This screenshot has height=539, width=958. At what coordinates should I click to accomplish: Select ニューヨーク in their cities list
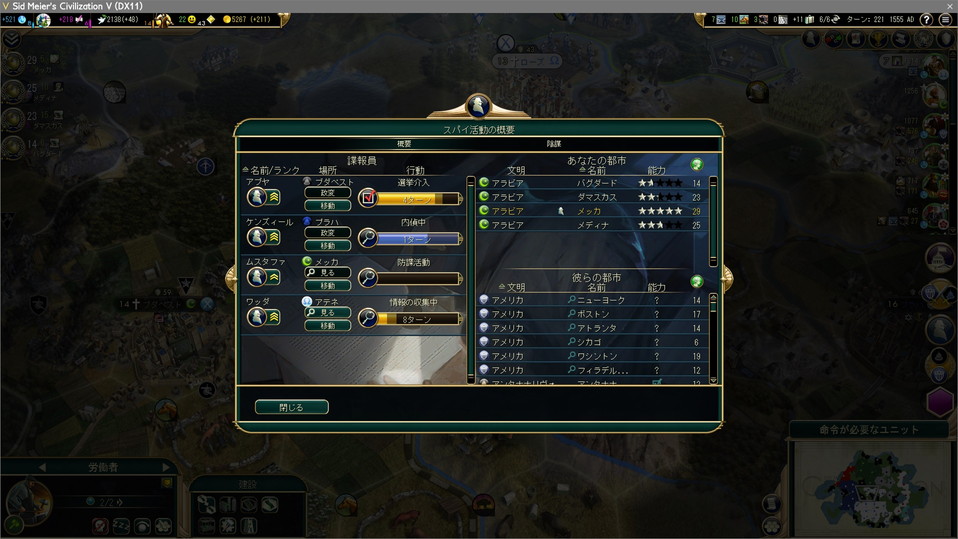[x=600, y=300]
